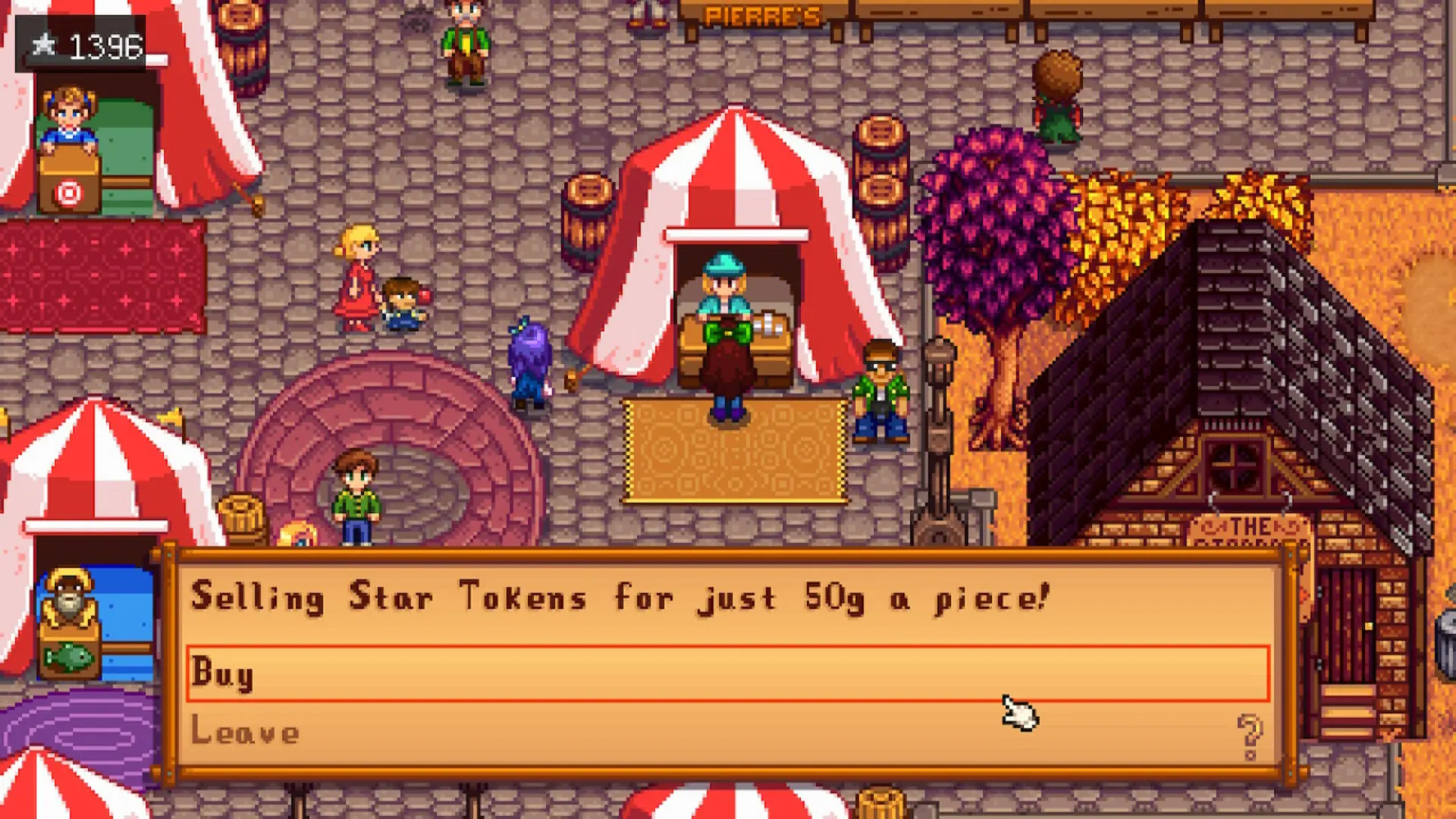
Task: Click the star icon on the token counter
Action: (45, 44)
